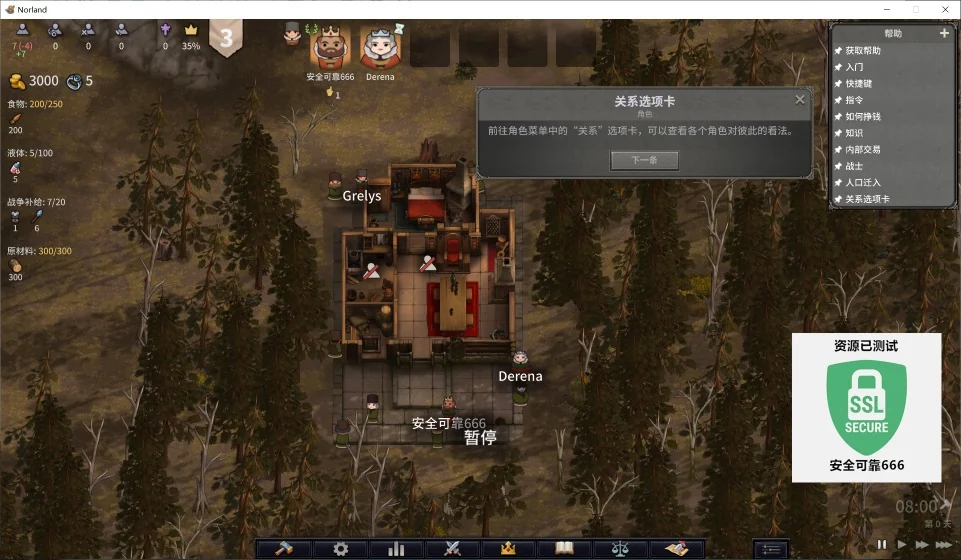This screenshot has width=961, height=560.
Task: Click the plus icon on the help panel
Action: [944, 33]
